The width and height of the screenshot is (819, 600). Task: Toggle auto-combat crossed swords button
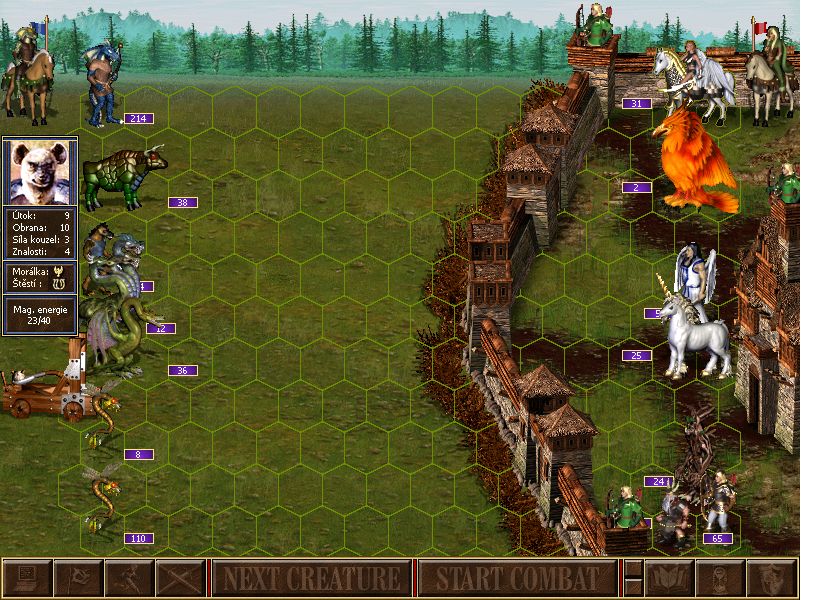click(x=180, y=578)
